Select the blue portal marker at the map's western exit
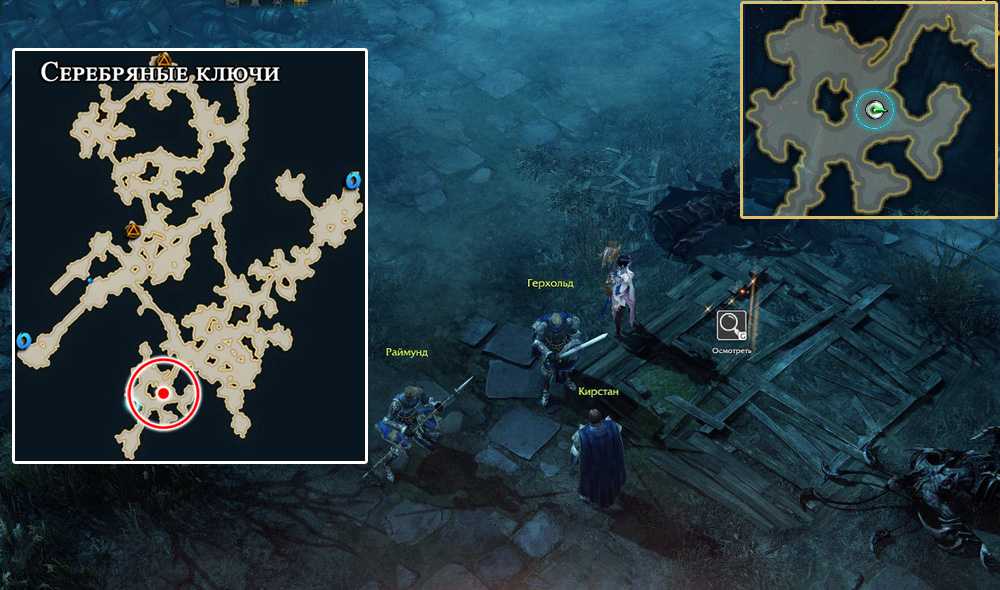Viewport: 1000px width, 590px height. coord(24,341)
